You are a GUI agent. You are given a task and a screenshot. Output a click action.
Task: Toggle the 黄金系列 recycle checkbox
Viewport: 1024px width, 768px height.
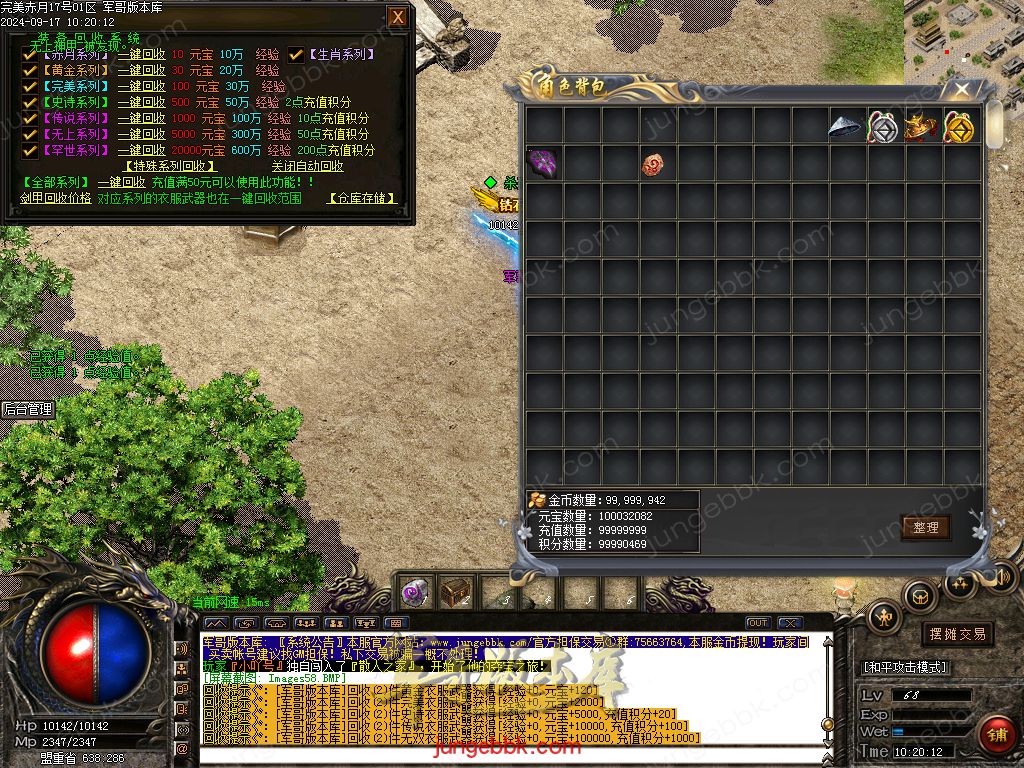[30, 71]
